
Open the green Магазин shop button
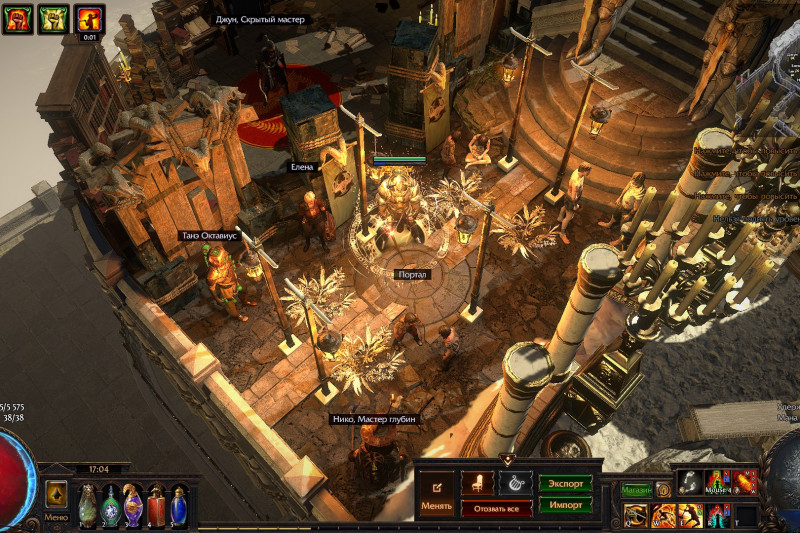pos(636,490)
